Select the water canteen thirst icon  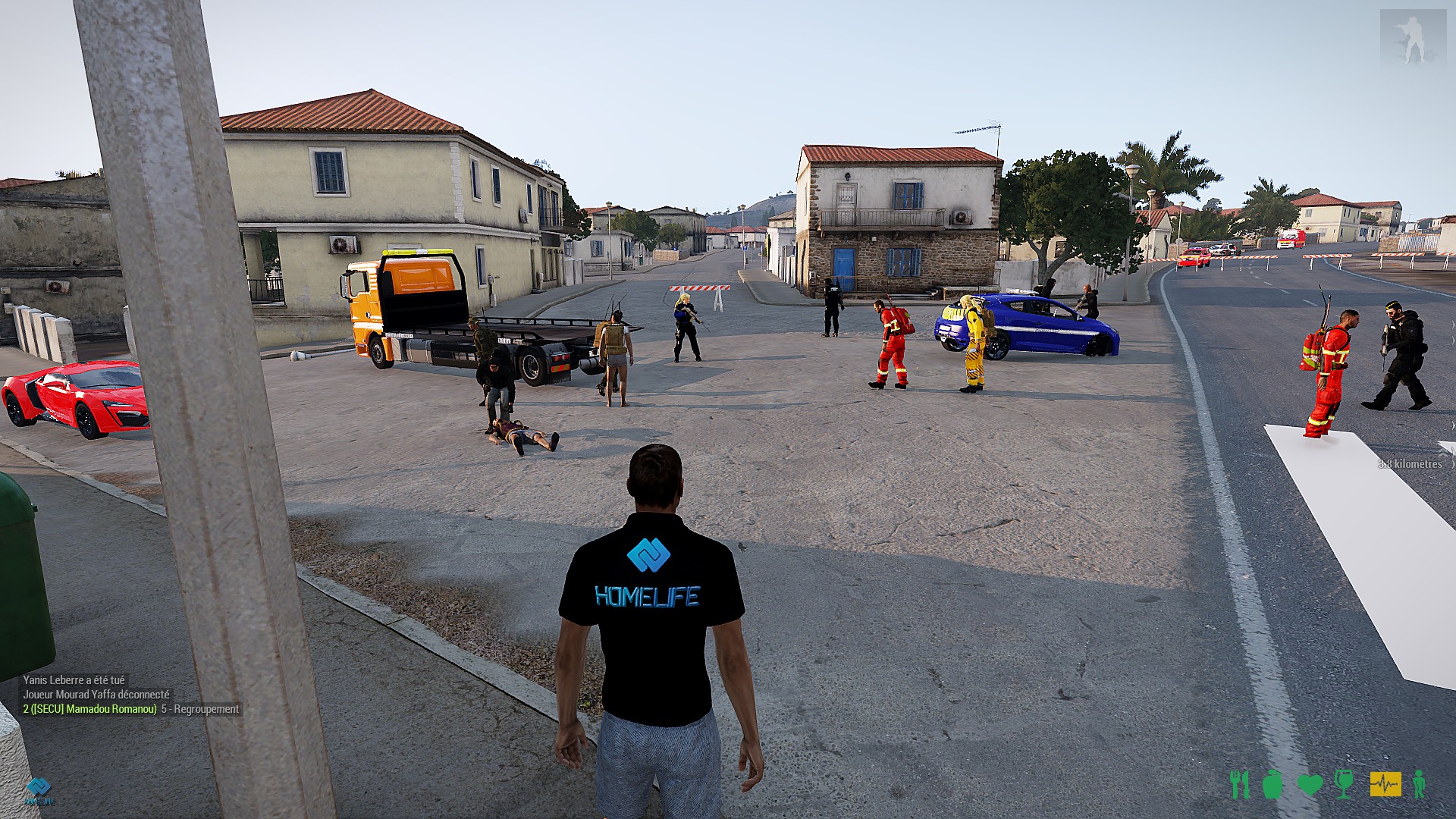pos(1272,784)
